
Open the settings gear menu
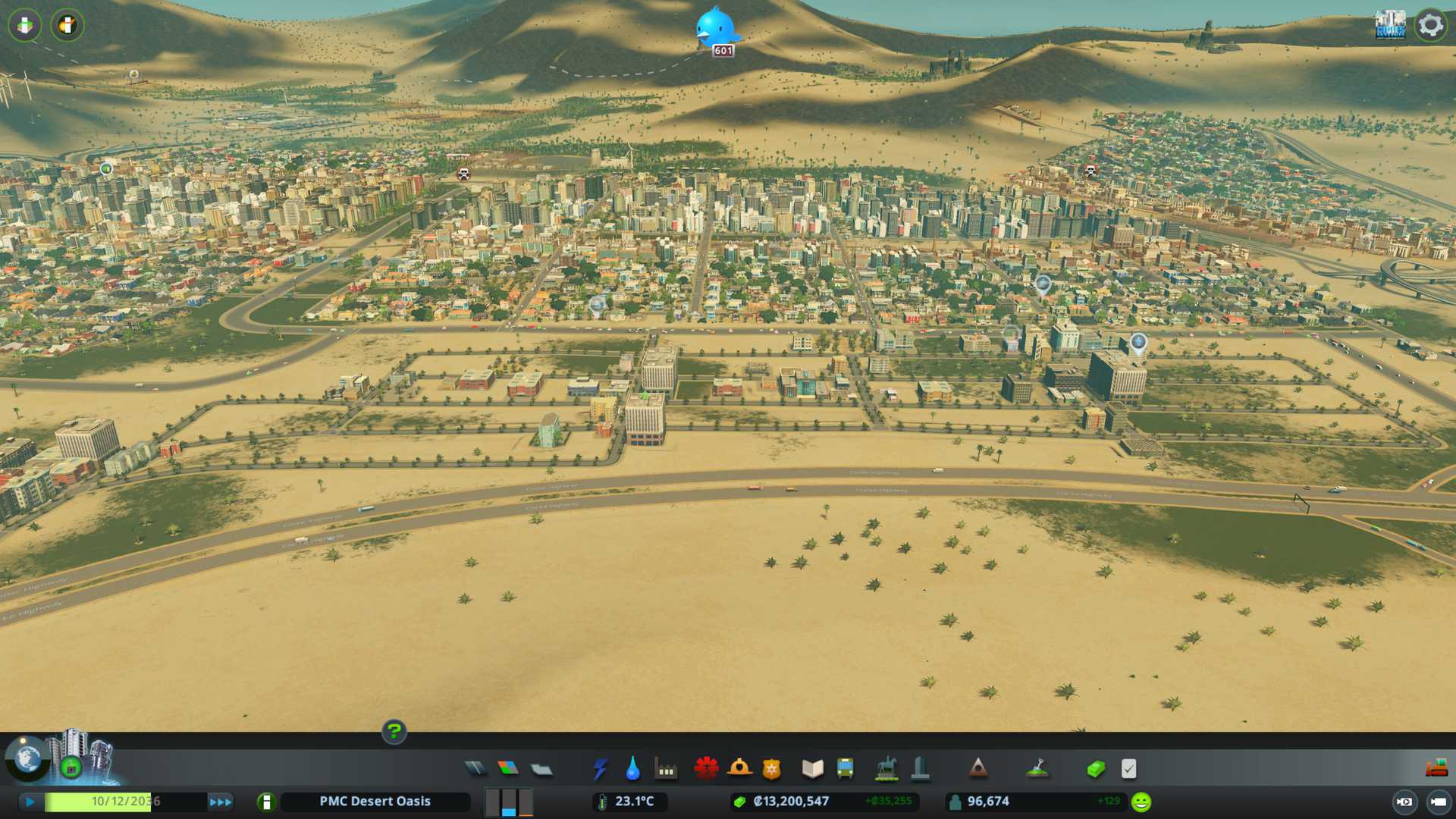coord(1431,25)
